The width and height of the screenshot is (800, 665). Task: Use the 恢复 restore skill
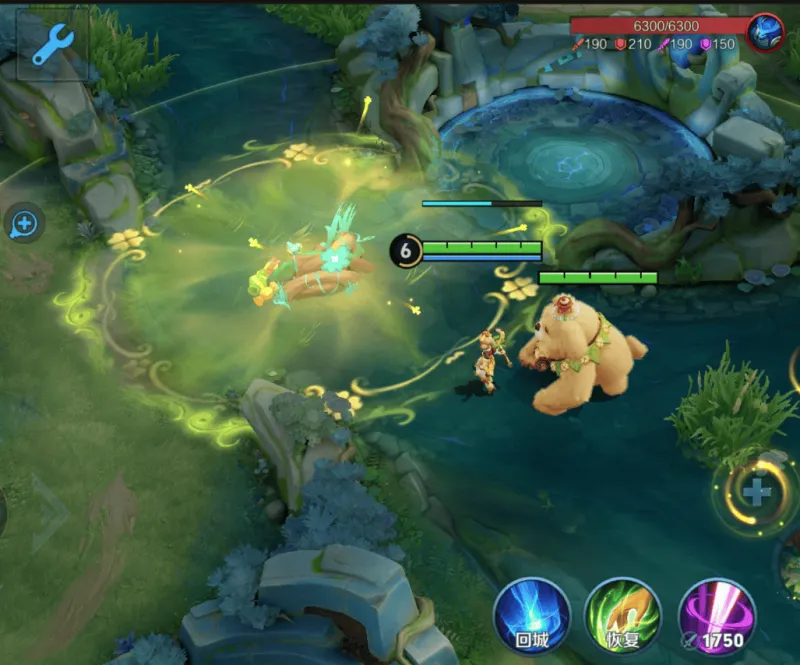[623, 614]
